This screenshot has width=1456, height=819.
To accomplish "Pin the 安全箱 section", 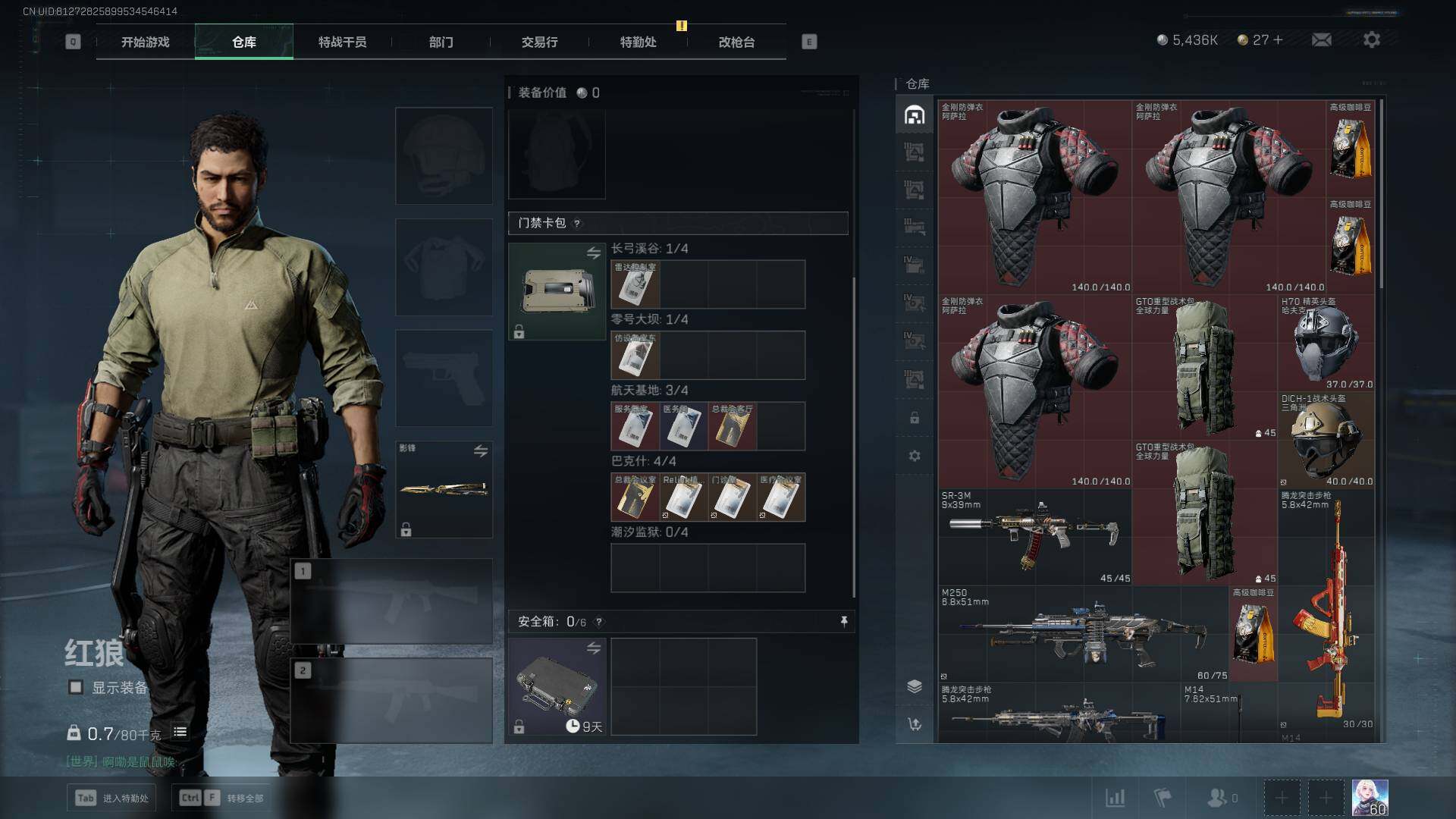I will (844, 622).
